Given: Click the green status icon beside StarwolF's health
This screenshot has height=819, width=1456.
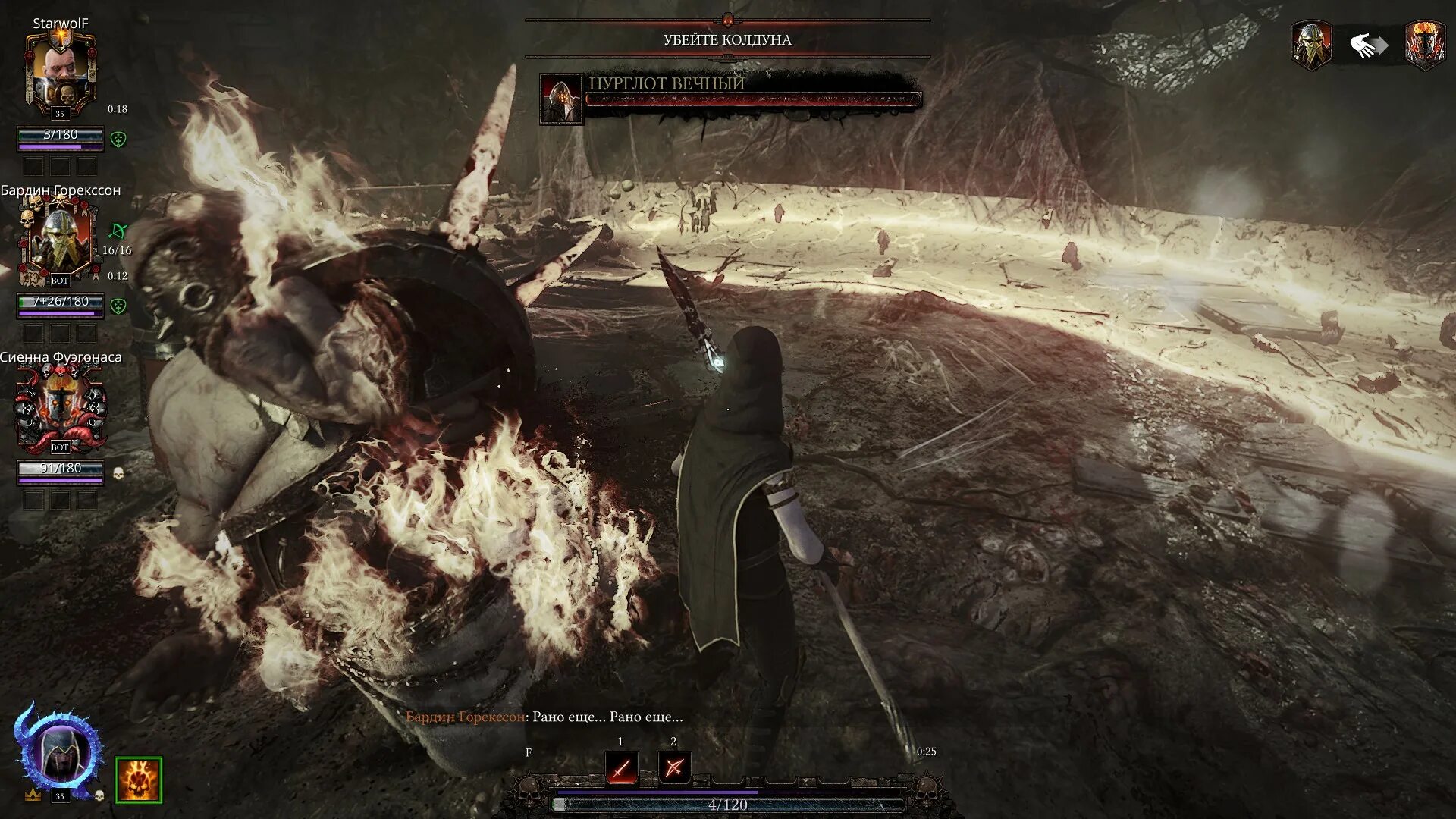Looking at the screenshot, I should (118, 139).
